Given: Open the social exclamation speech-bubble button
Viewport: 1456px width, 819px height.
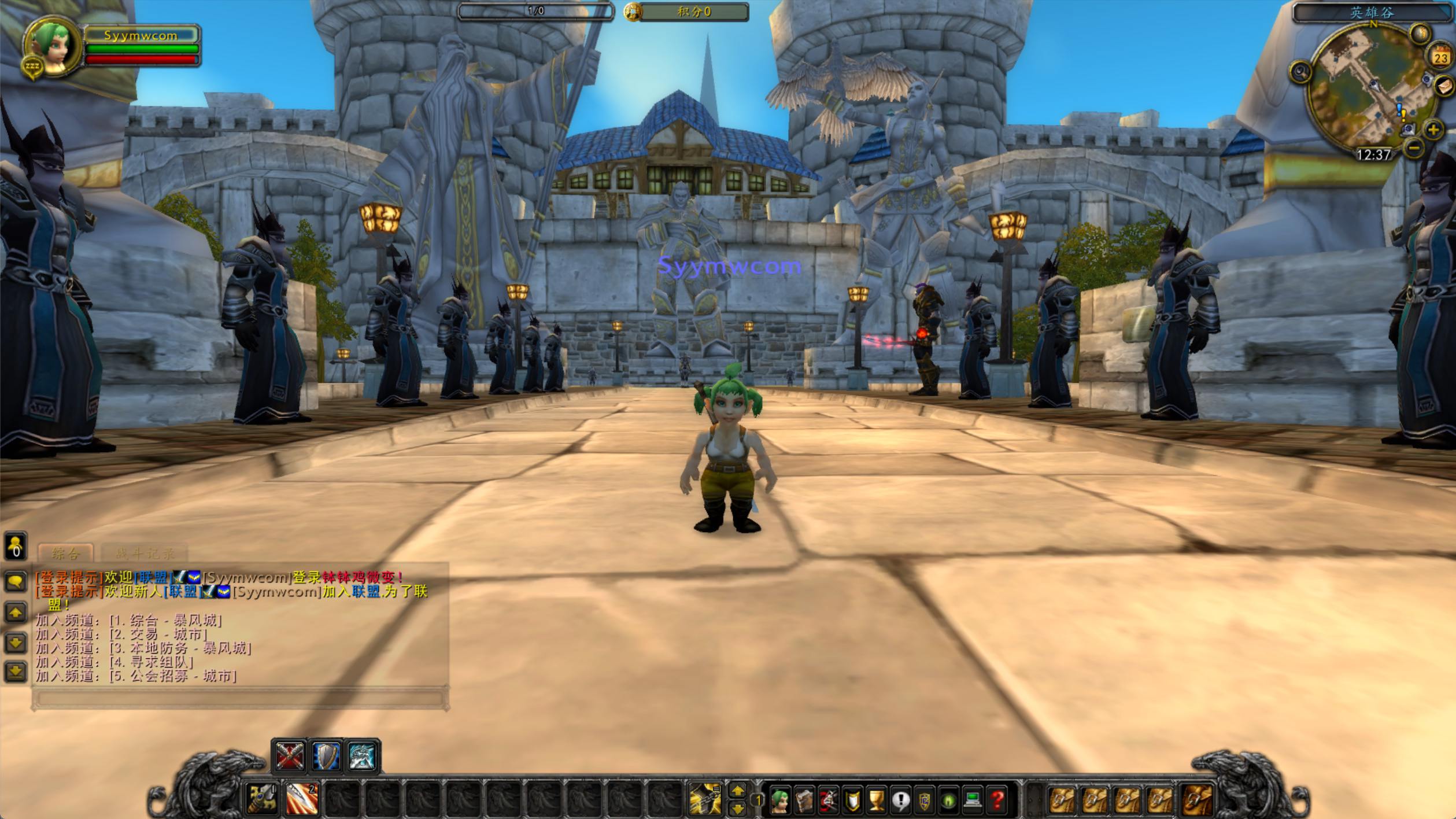Looking at the screenshot, I should (x=900, y=800).
